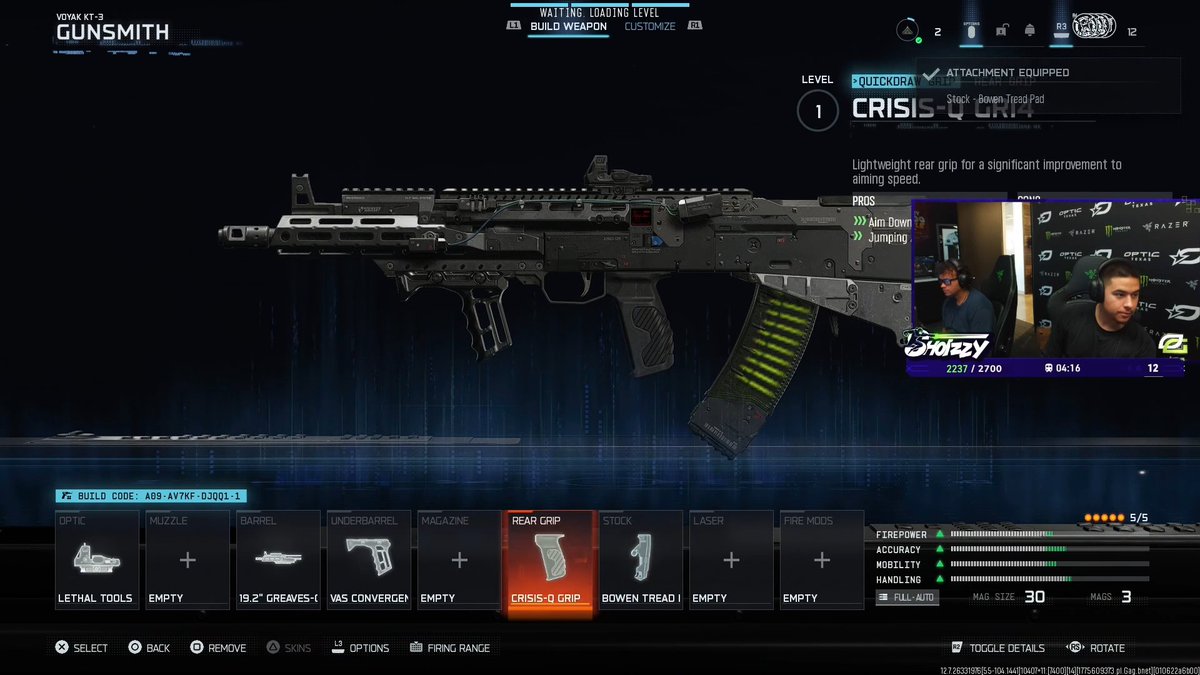Click the unlocked padlock icon
The image size is (1200, 675).
click(x=1001, y=31)
